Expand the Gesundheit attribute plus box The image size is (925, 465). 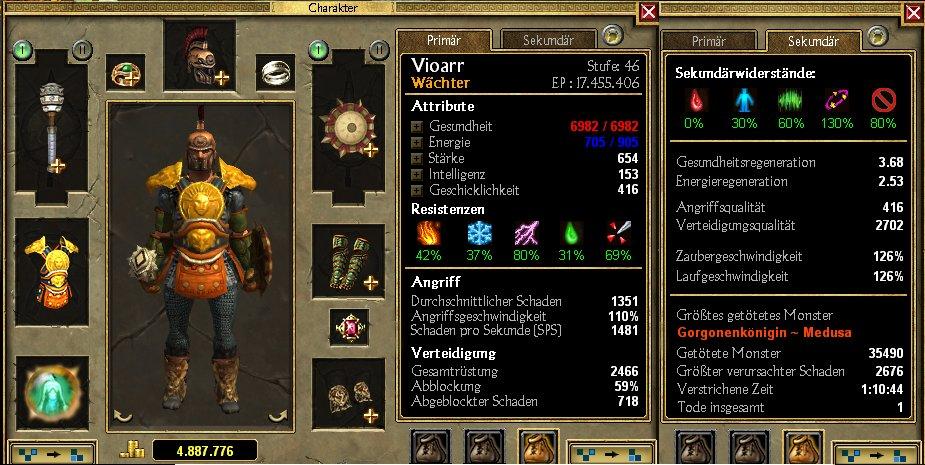click(x=416, y=127)
